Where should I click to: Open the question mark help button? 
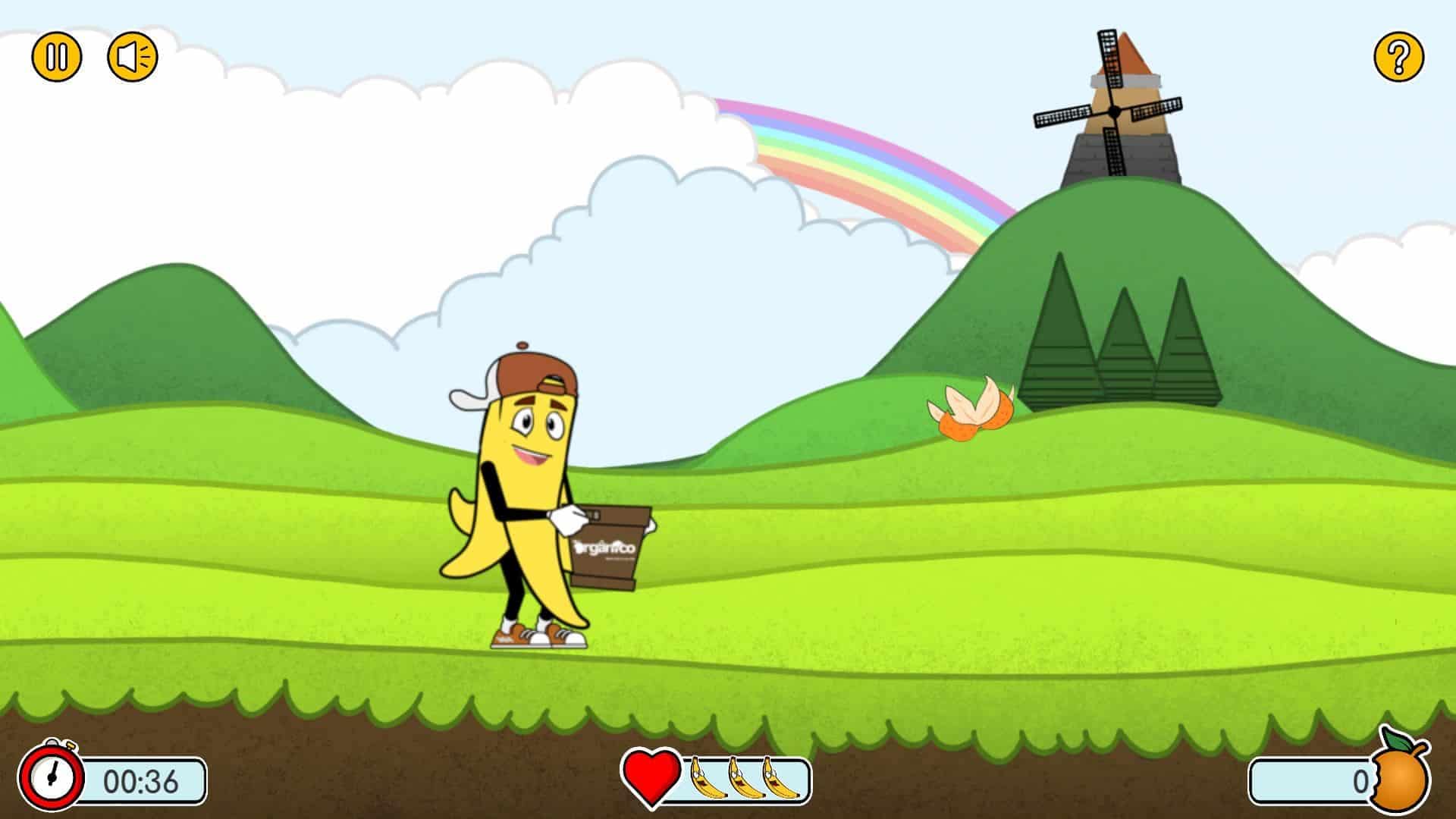tap(1399, 57)
